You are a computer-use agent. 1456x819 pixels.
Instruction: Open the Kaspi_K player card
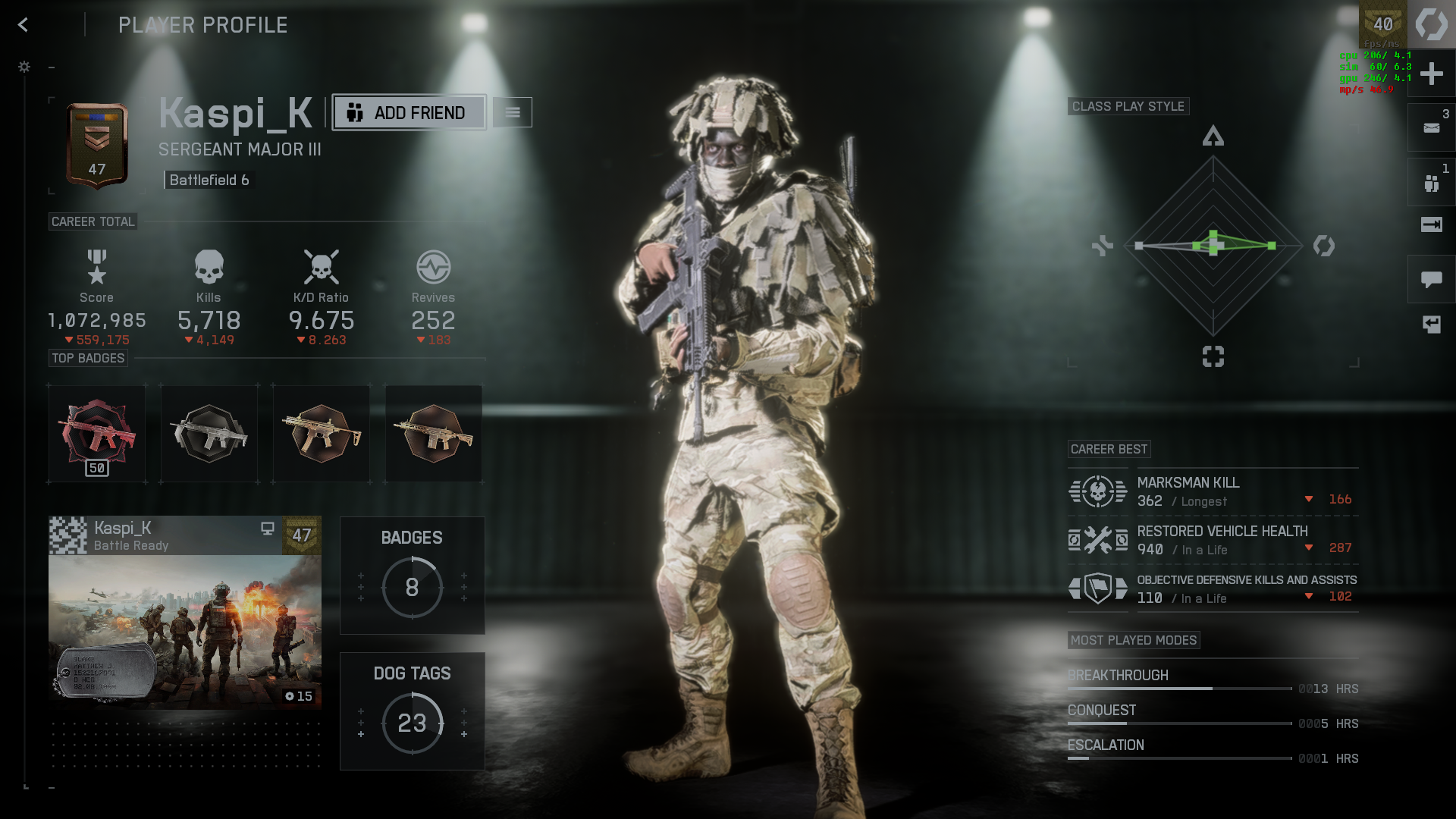[x=185, y=613]
